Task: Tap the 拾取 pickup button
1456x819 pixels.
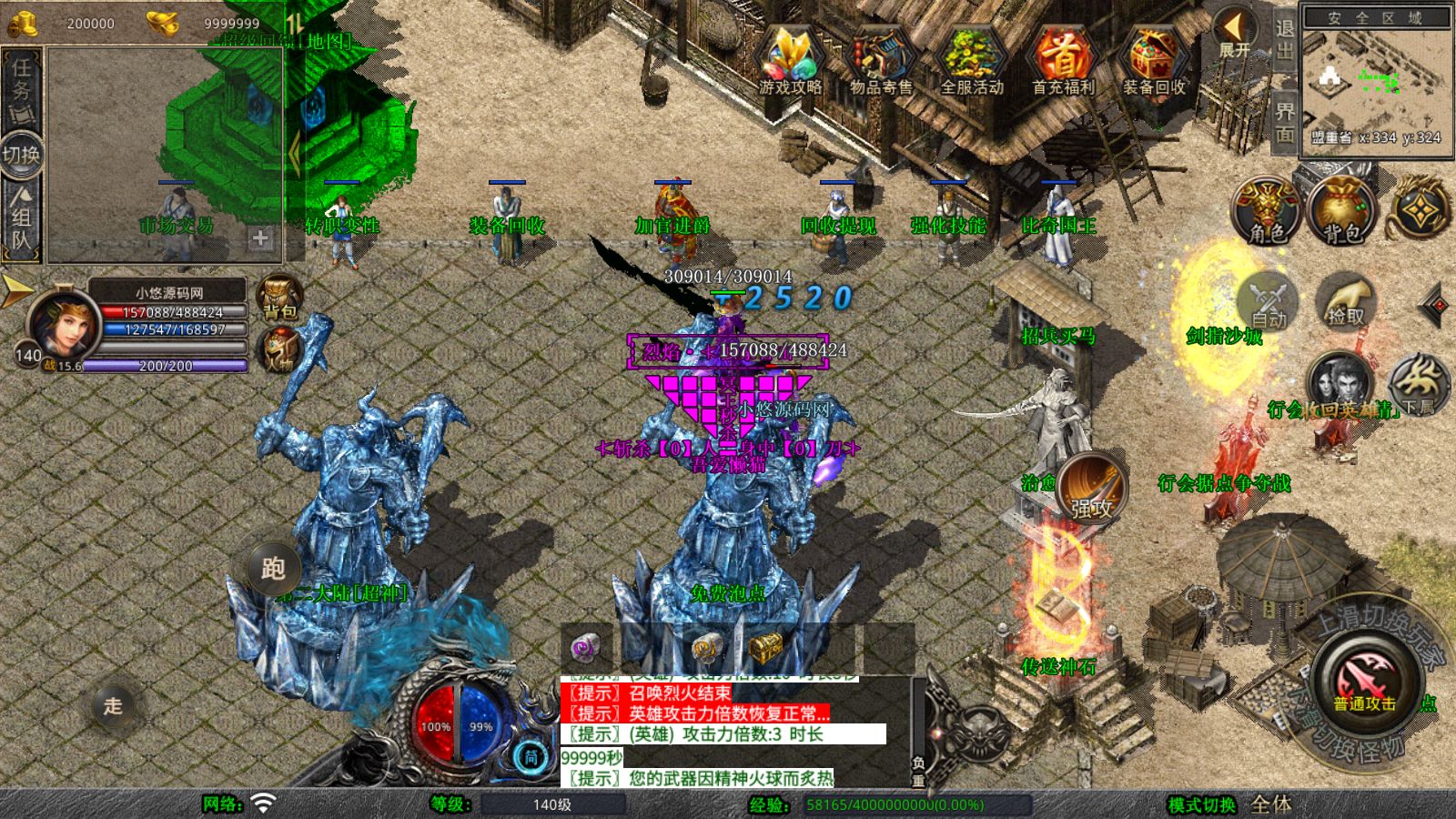Action: point(1347,302)
